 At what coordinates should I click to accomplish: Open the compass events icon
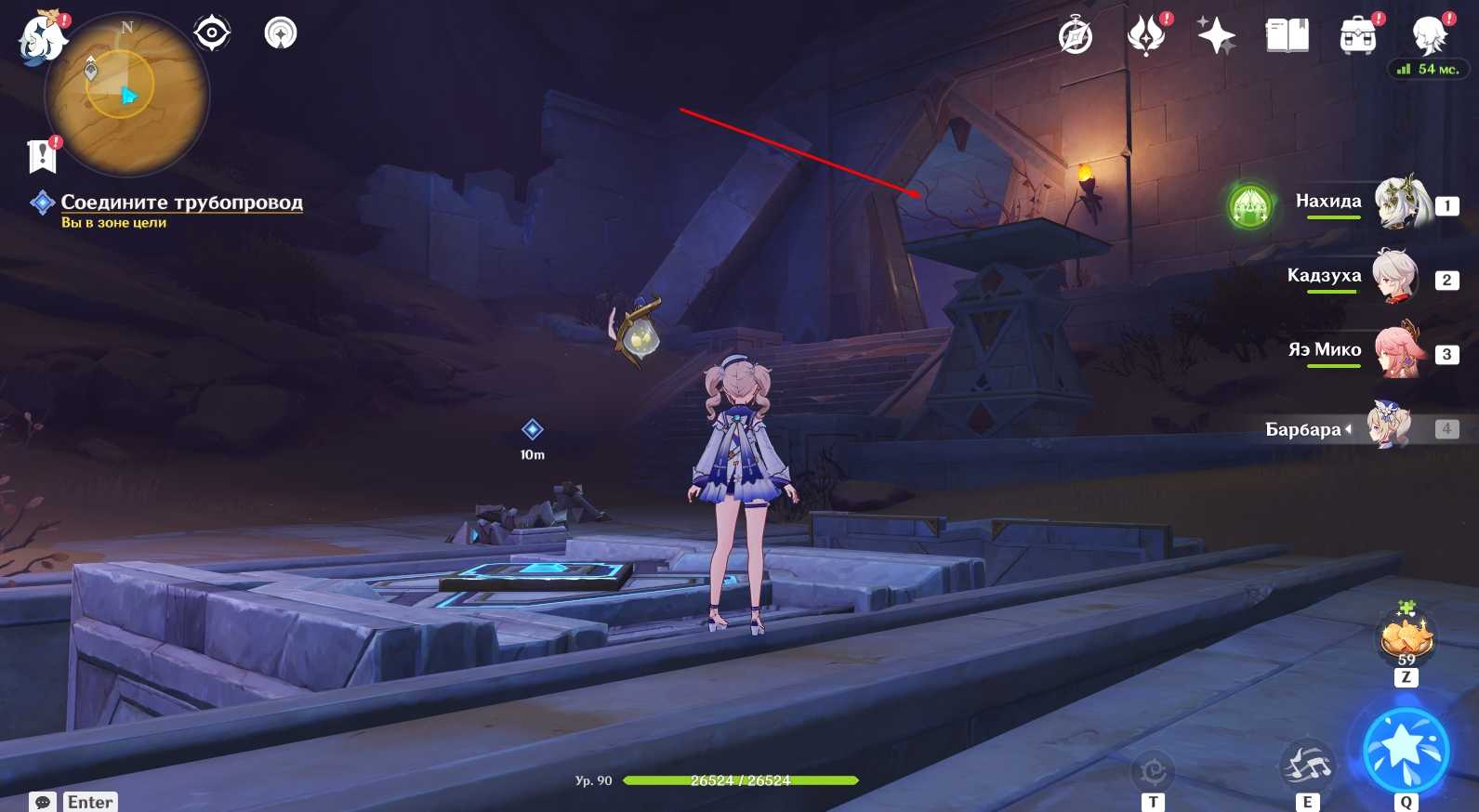[x=1076, y=36]
